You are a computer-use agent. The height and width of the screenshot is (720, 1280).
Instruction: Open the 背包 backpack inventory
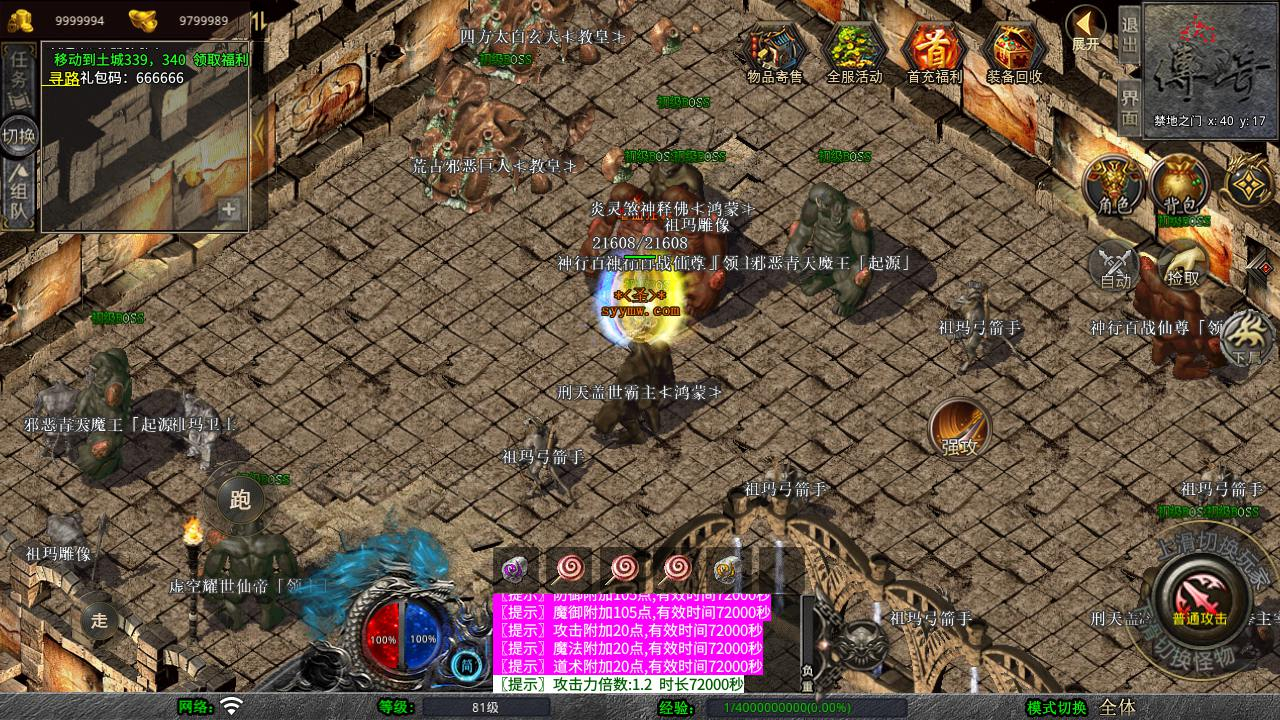tap(1179, 186)
